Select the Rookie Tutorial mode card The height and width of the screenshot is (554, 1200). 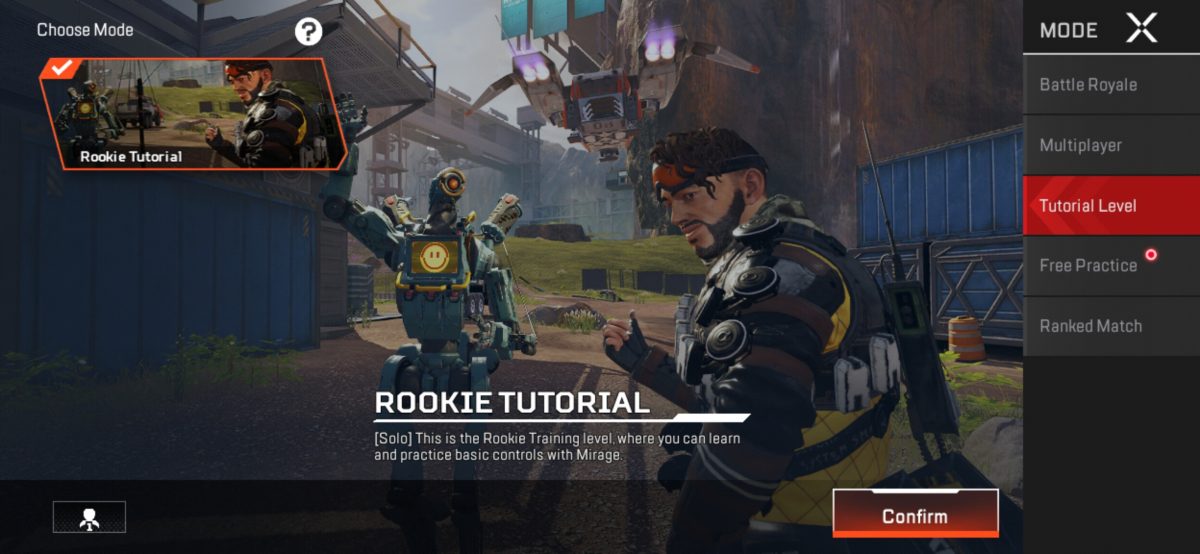click(x=194, y=113)
